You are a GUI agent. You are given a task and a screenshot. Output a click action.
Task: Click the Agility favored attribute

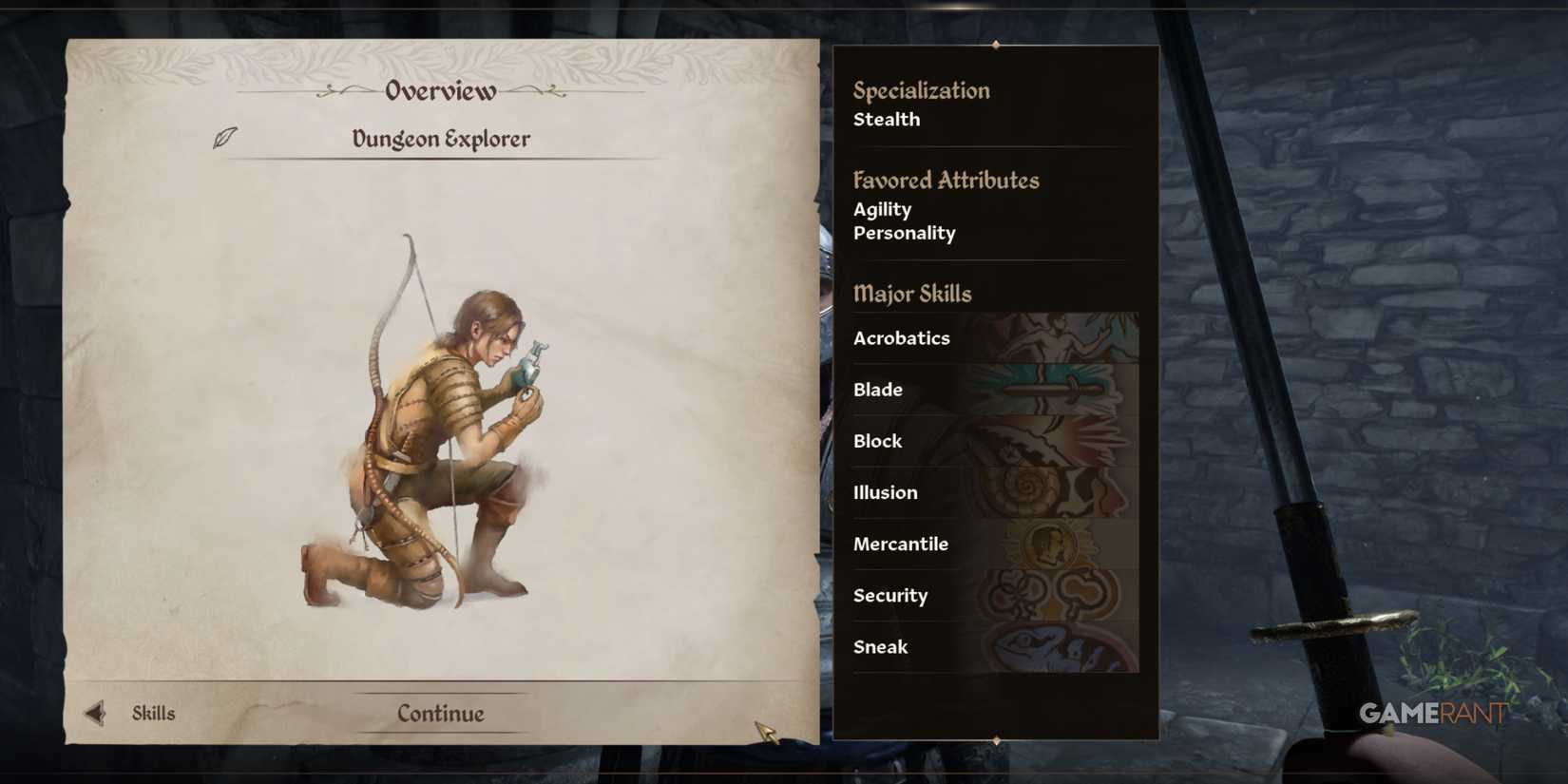pyautogui.click(x=882, y=209)
